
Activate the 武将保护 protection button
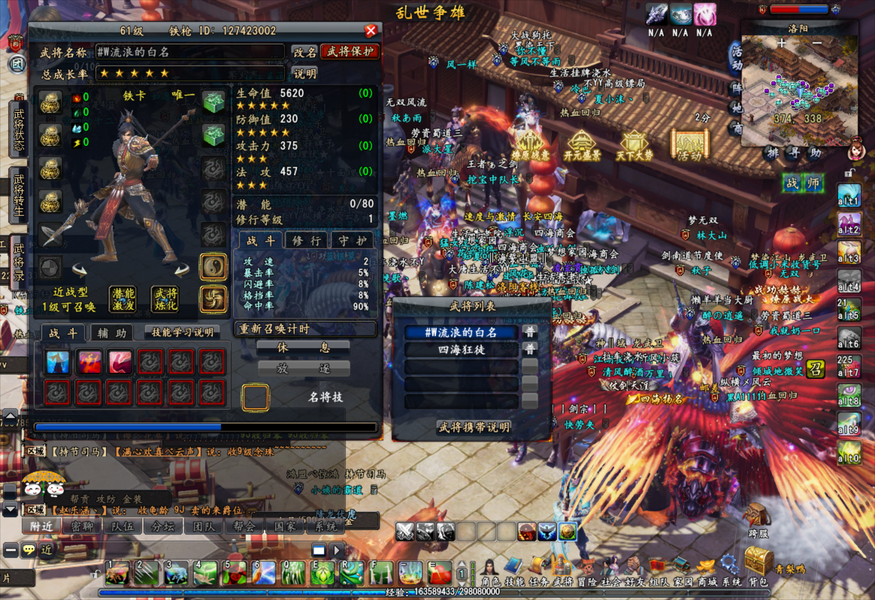pyautogui.click(x=349, y=52)
